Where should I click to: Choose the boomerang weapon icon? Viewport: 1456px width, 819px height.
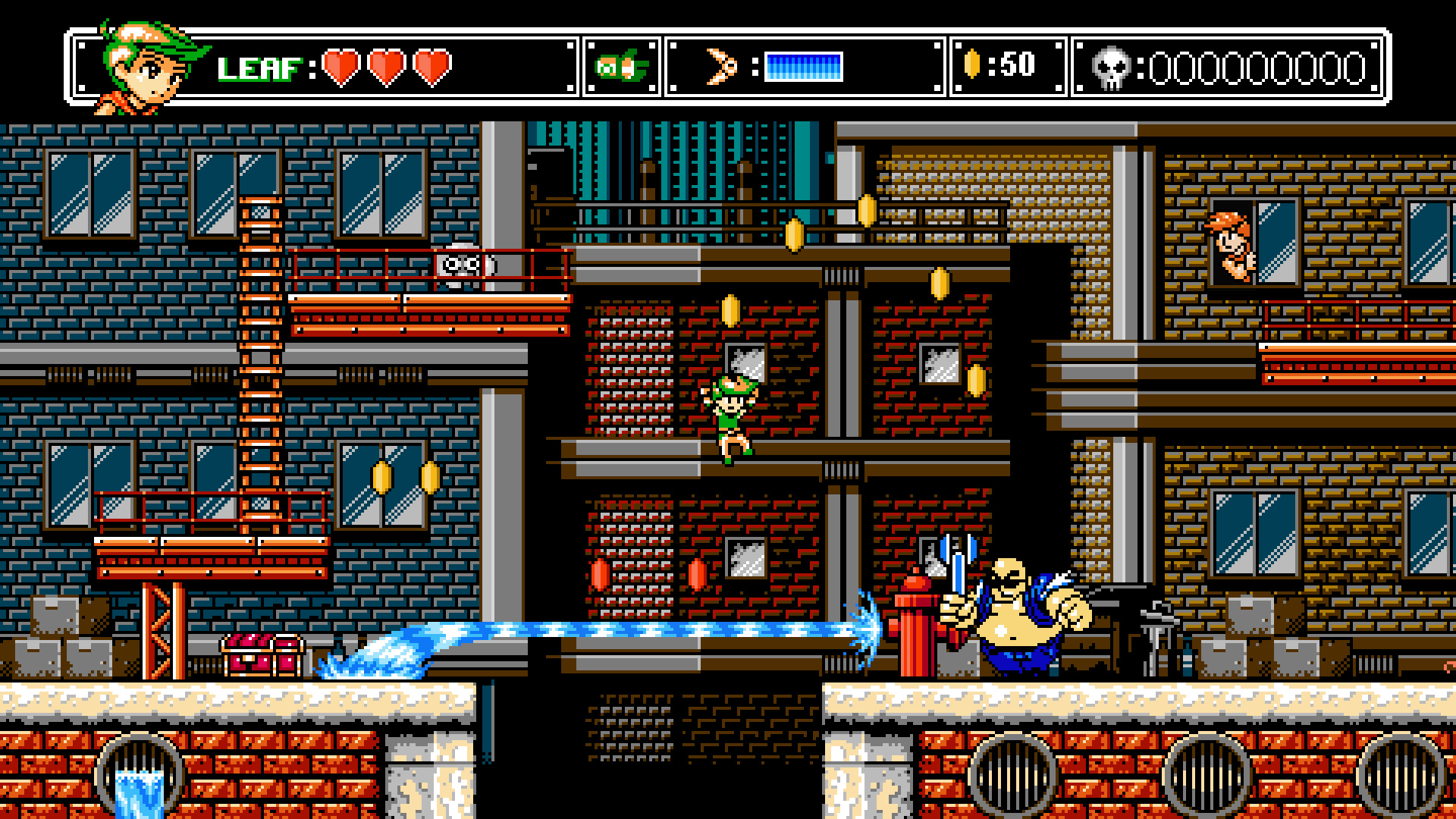click(x=721, y=67)
